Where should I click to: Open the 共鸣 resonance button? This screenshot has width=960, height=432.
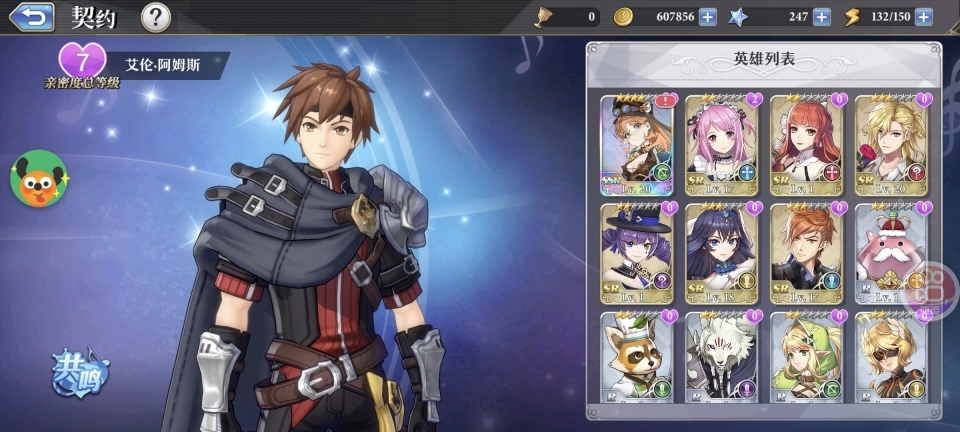[x=80, y=372]
